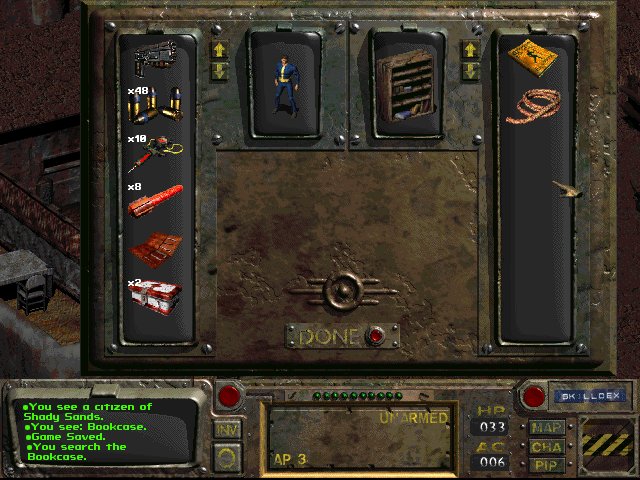The height and width of the screenshot is (480, 640).
Task: Open the CHA character sheet
Action: point(548,446)
